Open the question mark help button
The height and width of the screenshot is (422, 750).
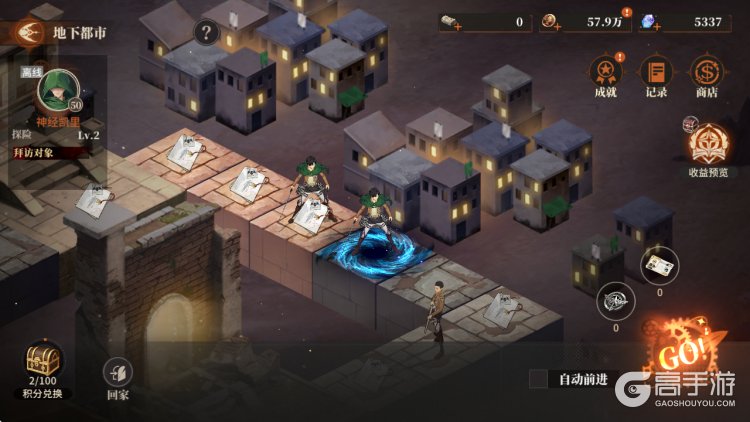205,32
